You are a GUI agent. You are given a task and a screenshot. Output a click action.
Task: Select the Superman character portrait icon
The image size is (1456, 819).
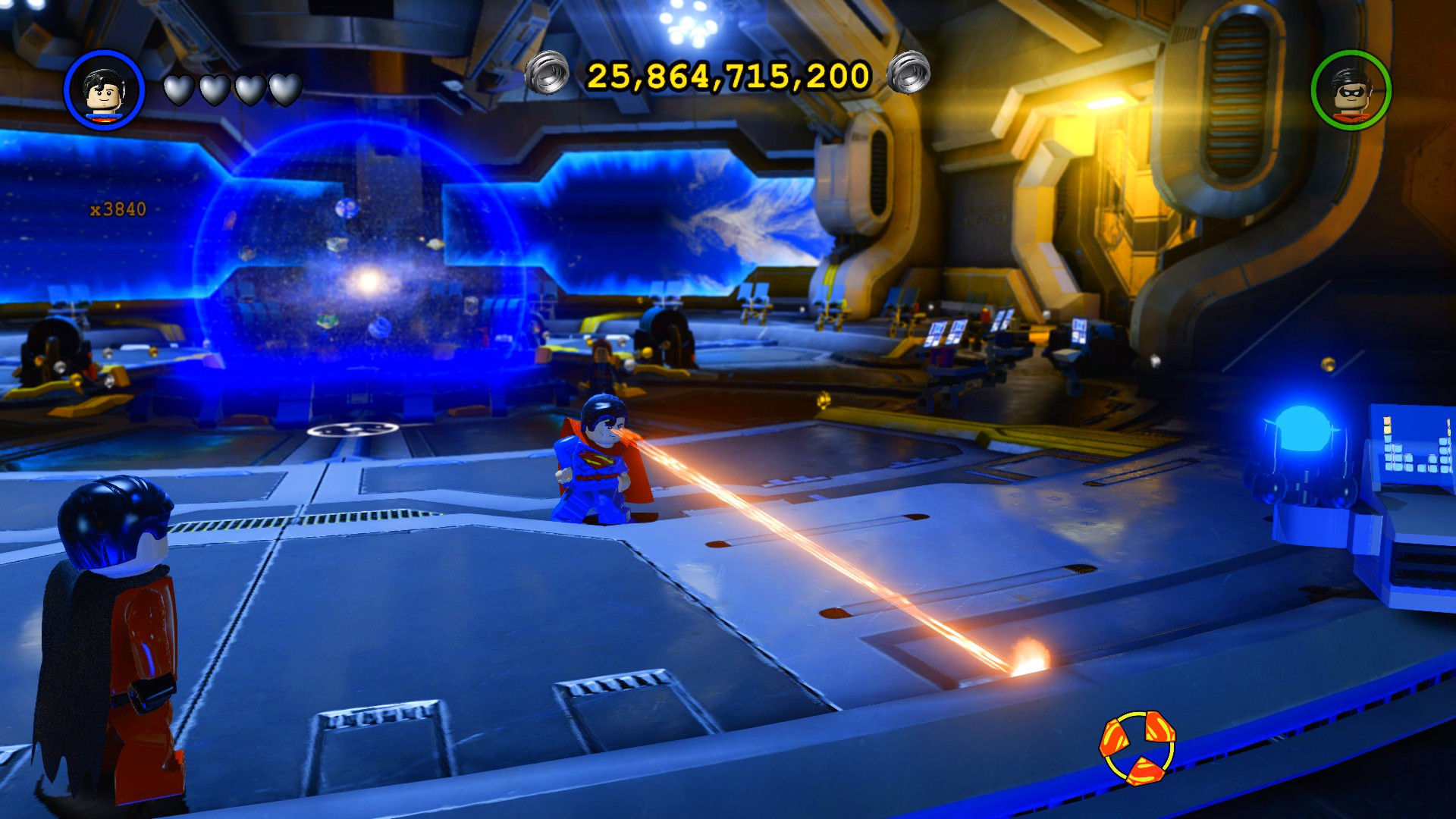pos(107,89)
